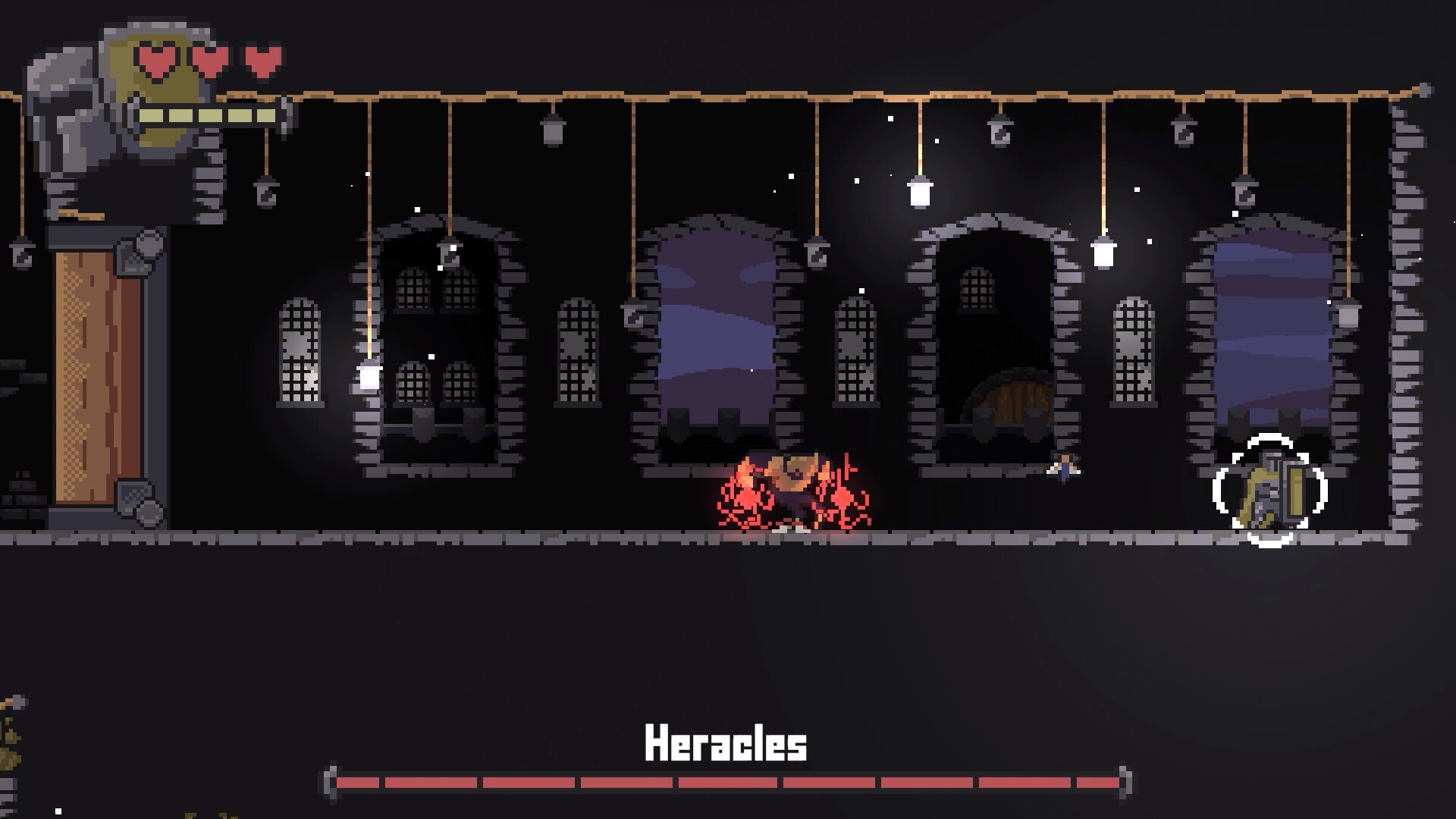Click the rope strung along the ceiling
The width and height of the screenshot is (1456, 819).
(x=758, y=95)
